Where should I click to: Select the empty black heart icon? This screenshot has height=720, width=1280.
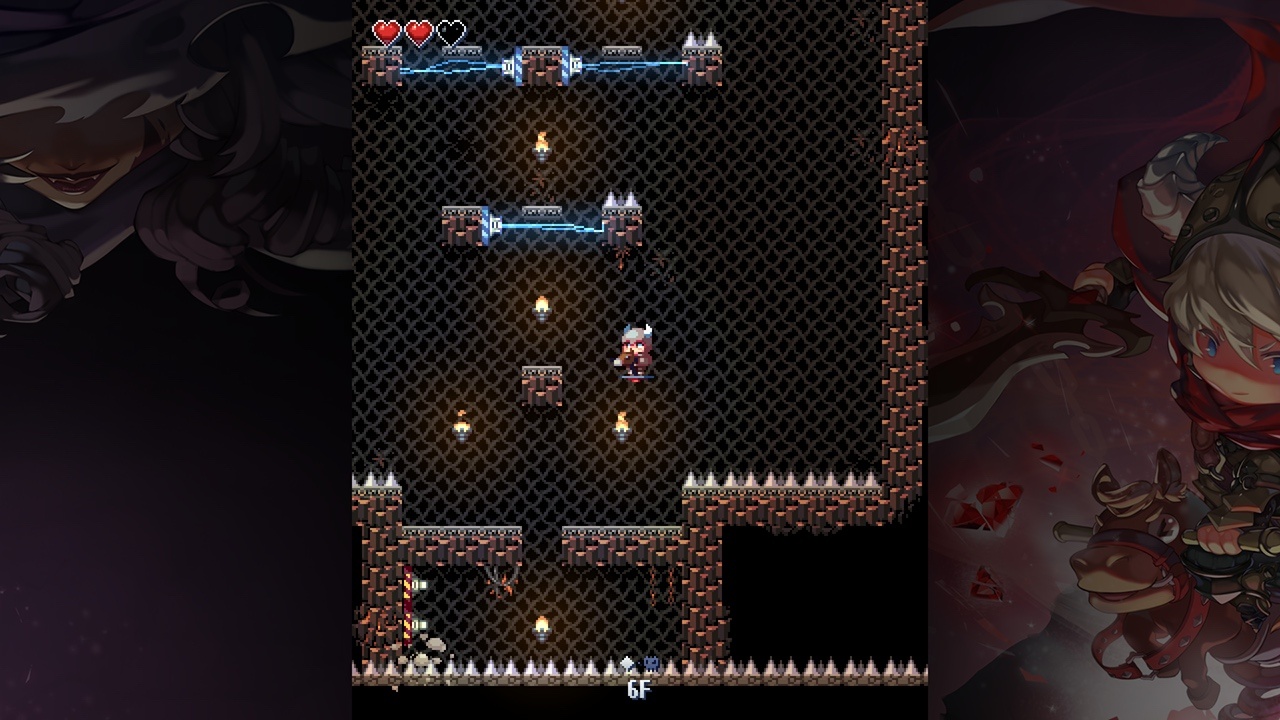pyautogui.click(x=451, y=32)
